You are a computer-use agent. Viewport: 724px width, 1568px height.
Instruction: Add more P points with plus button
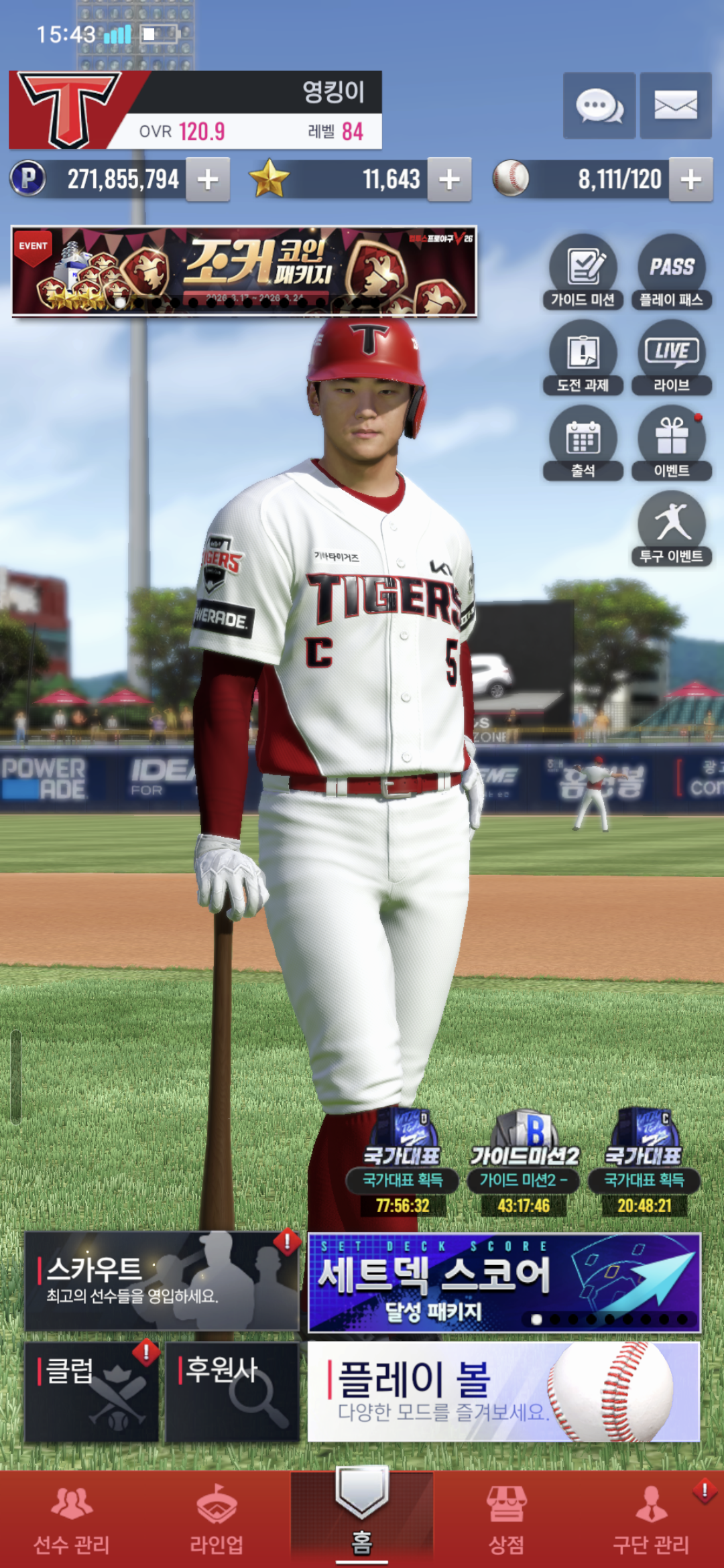click(208, 180)
